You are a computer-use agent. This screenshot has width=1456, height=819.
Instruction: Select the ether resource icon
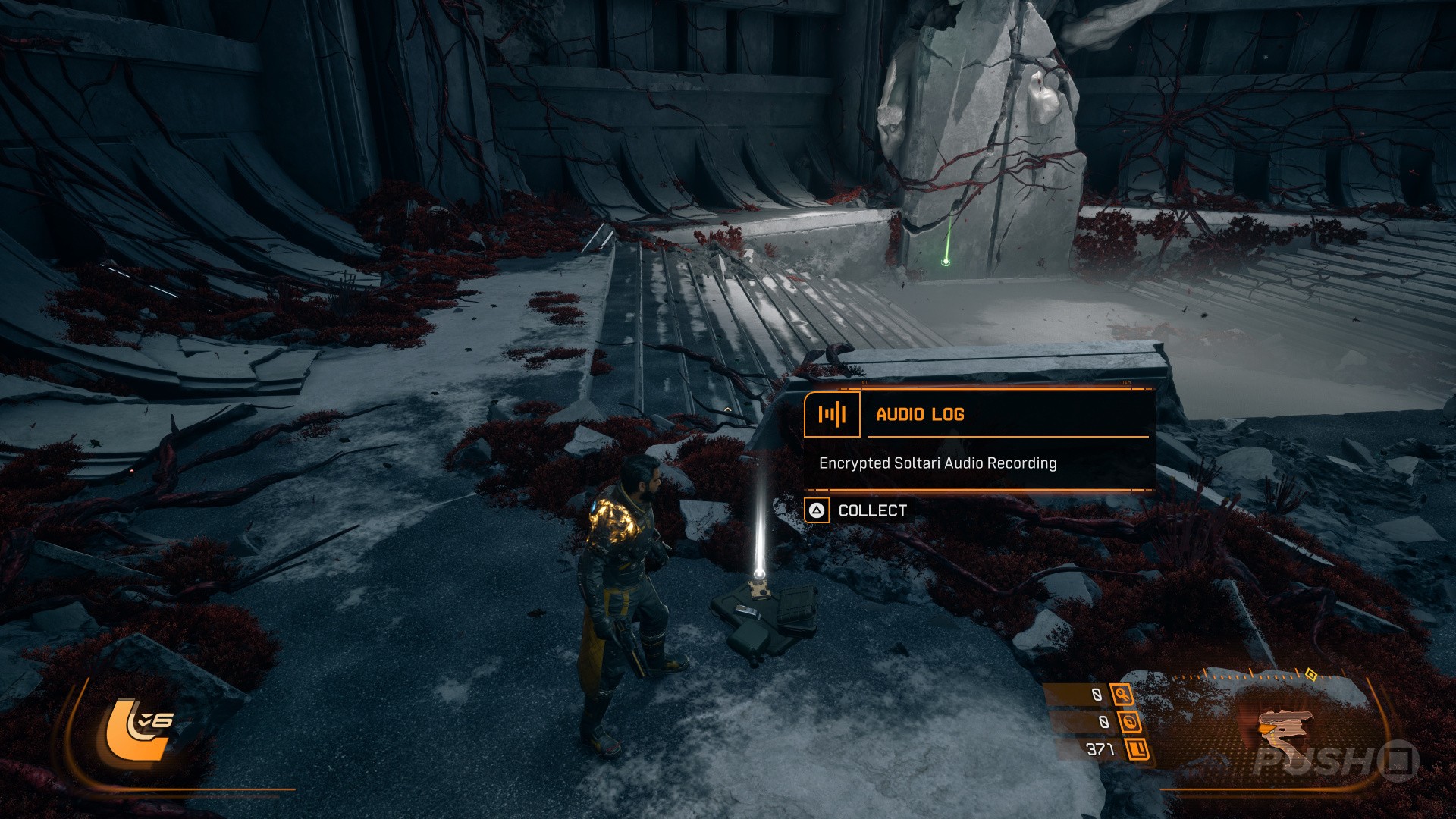pos(1129,722)
